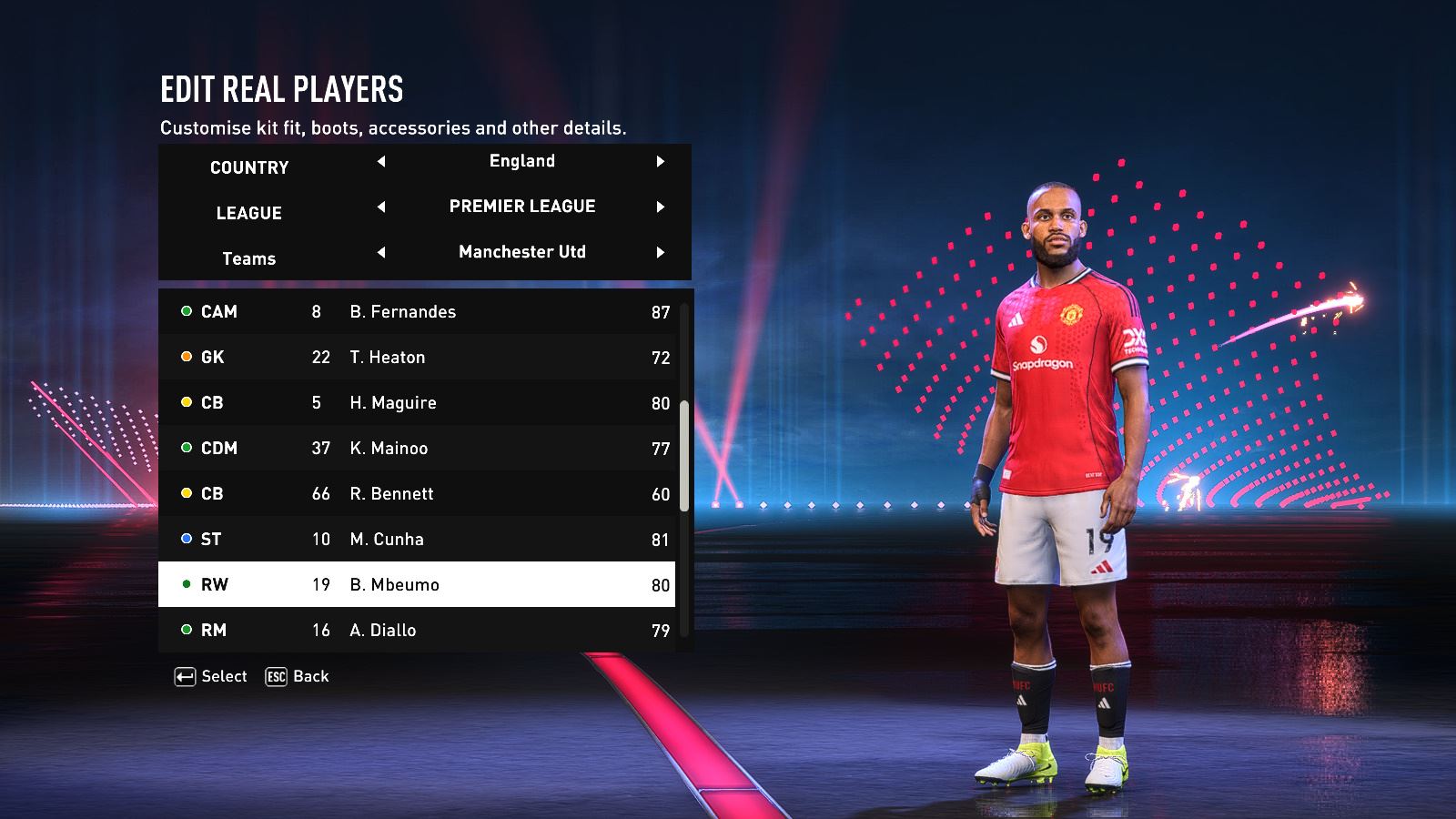Screen dimensions: 1456x819
Task: Cycle to the team before Manchester Utd
Action: 381,252
